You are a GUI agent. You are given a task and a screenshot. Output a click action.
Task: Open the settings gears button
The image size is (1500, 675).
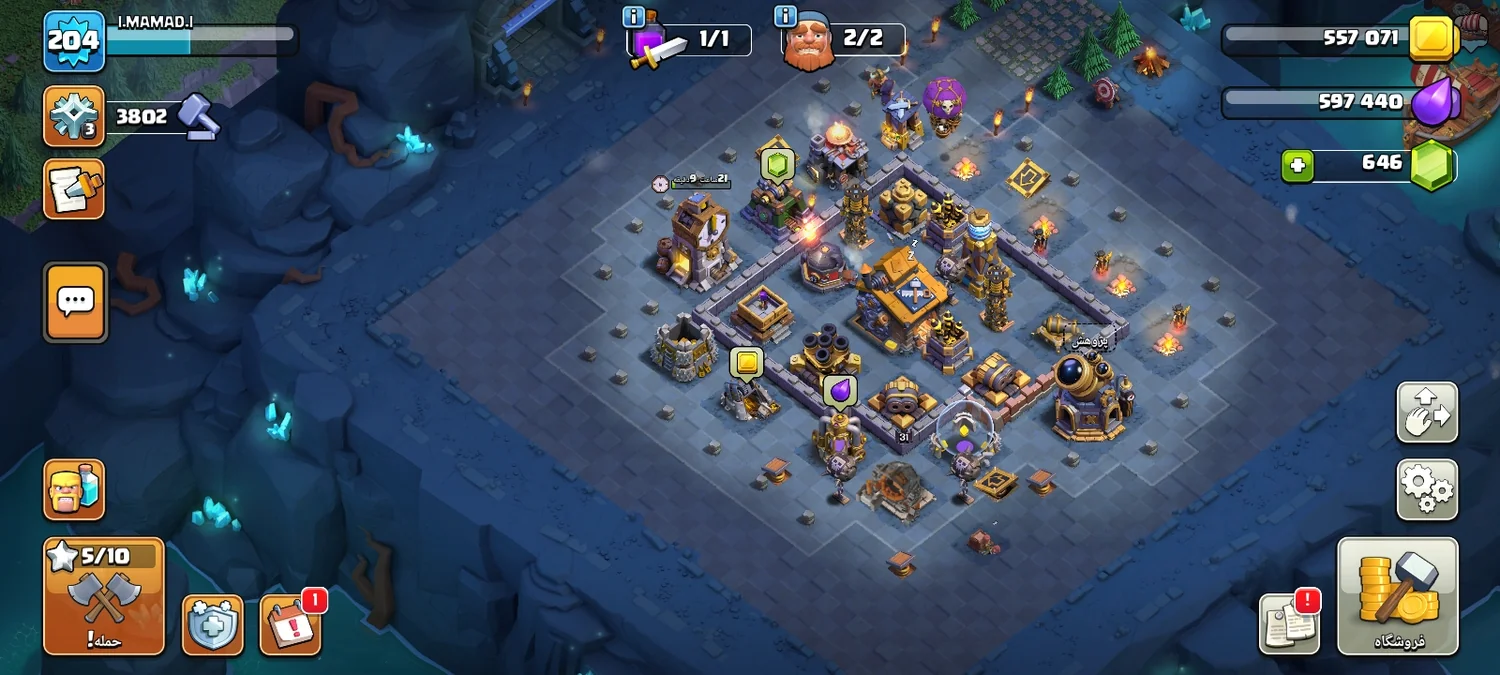point(1427,490)
